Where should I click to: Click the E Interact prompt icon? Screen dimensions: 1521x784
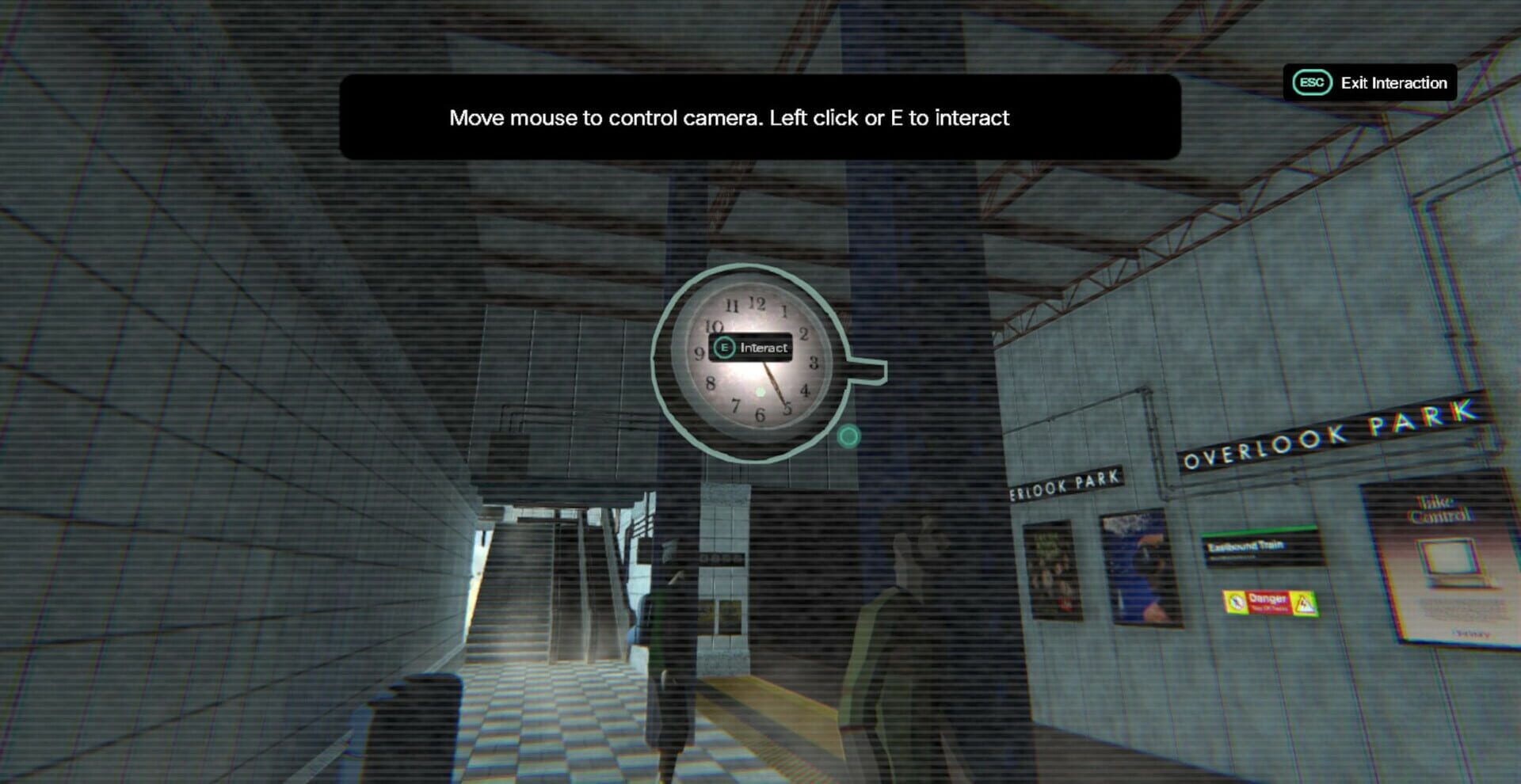(725, 347)
